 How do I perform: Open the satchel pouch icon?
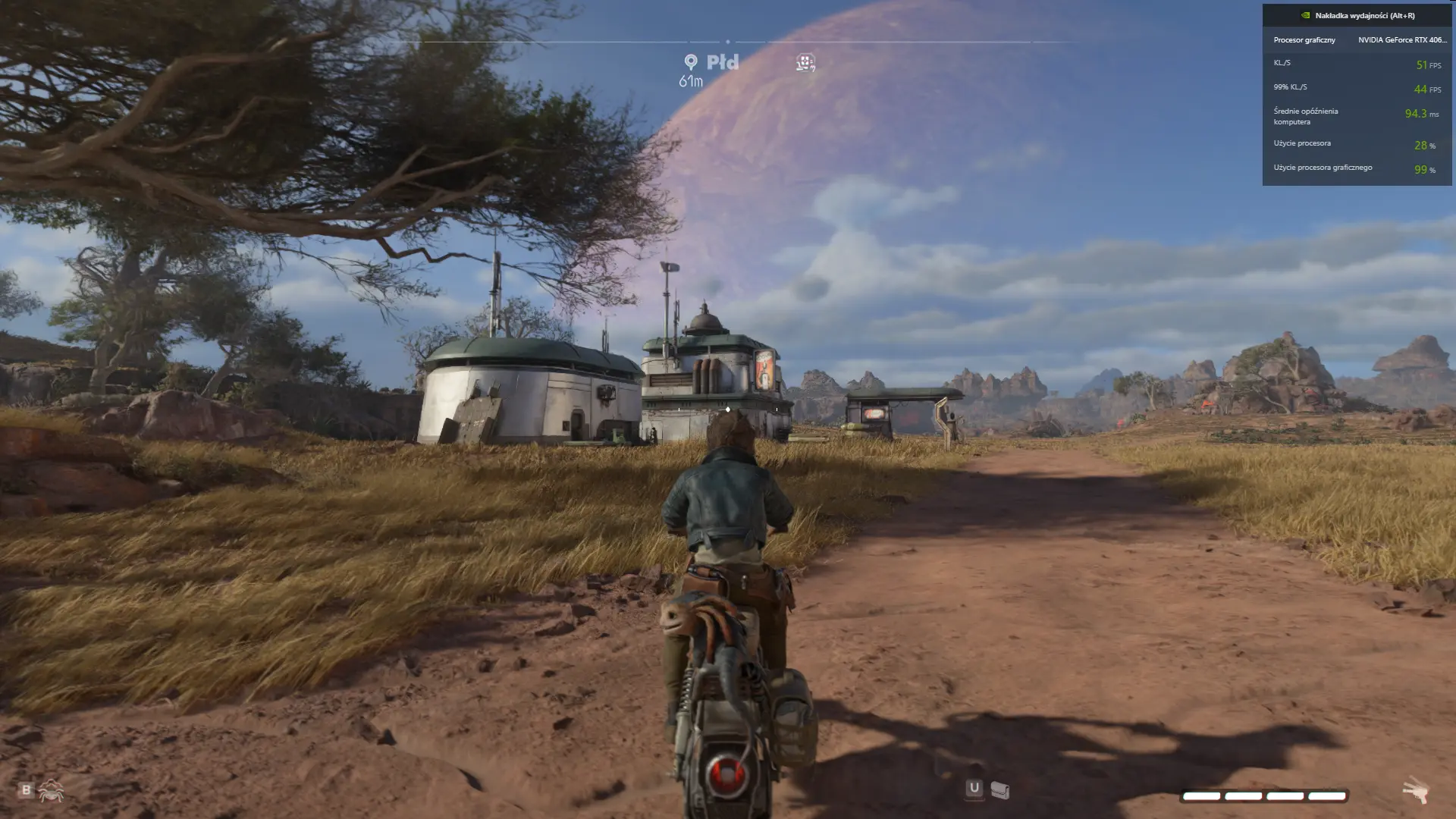click(1000, 791)
